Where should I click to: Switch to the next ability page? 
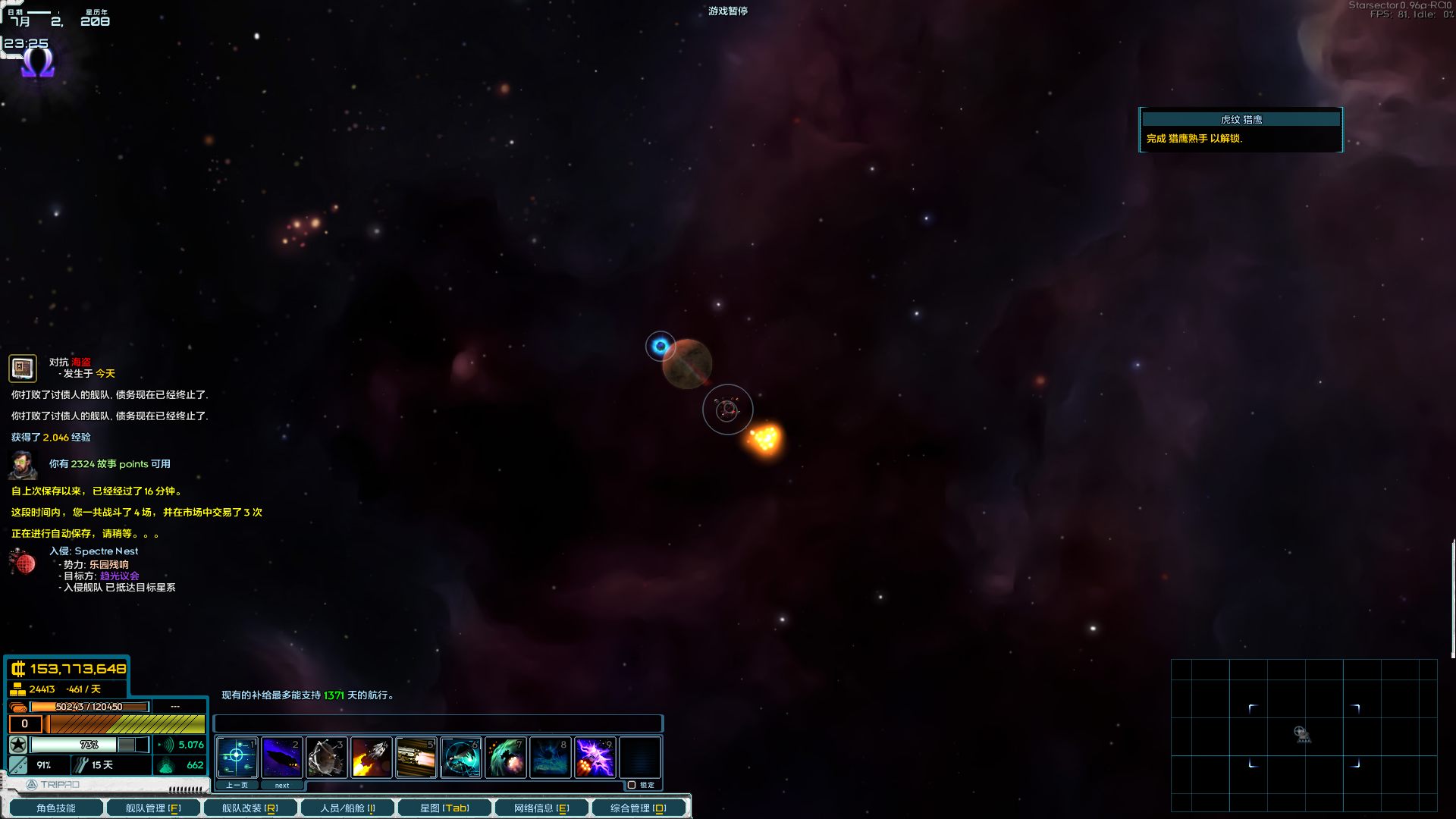pos(281,785)
